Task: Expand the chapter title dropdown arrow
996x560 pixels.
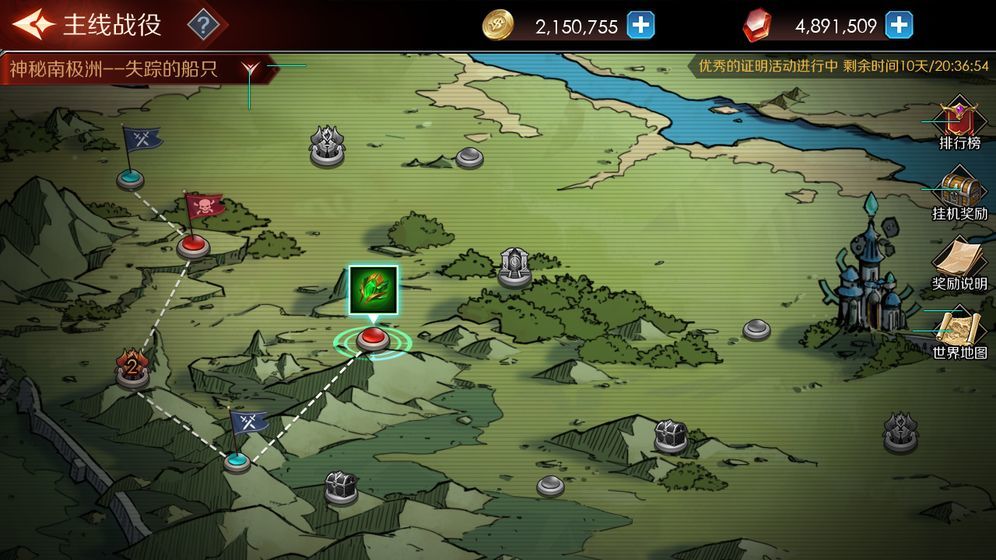Action: pyautogui.click(x=253, y=69)
